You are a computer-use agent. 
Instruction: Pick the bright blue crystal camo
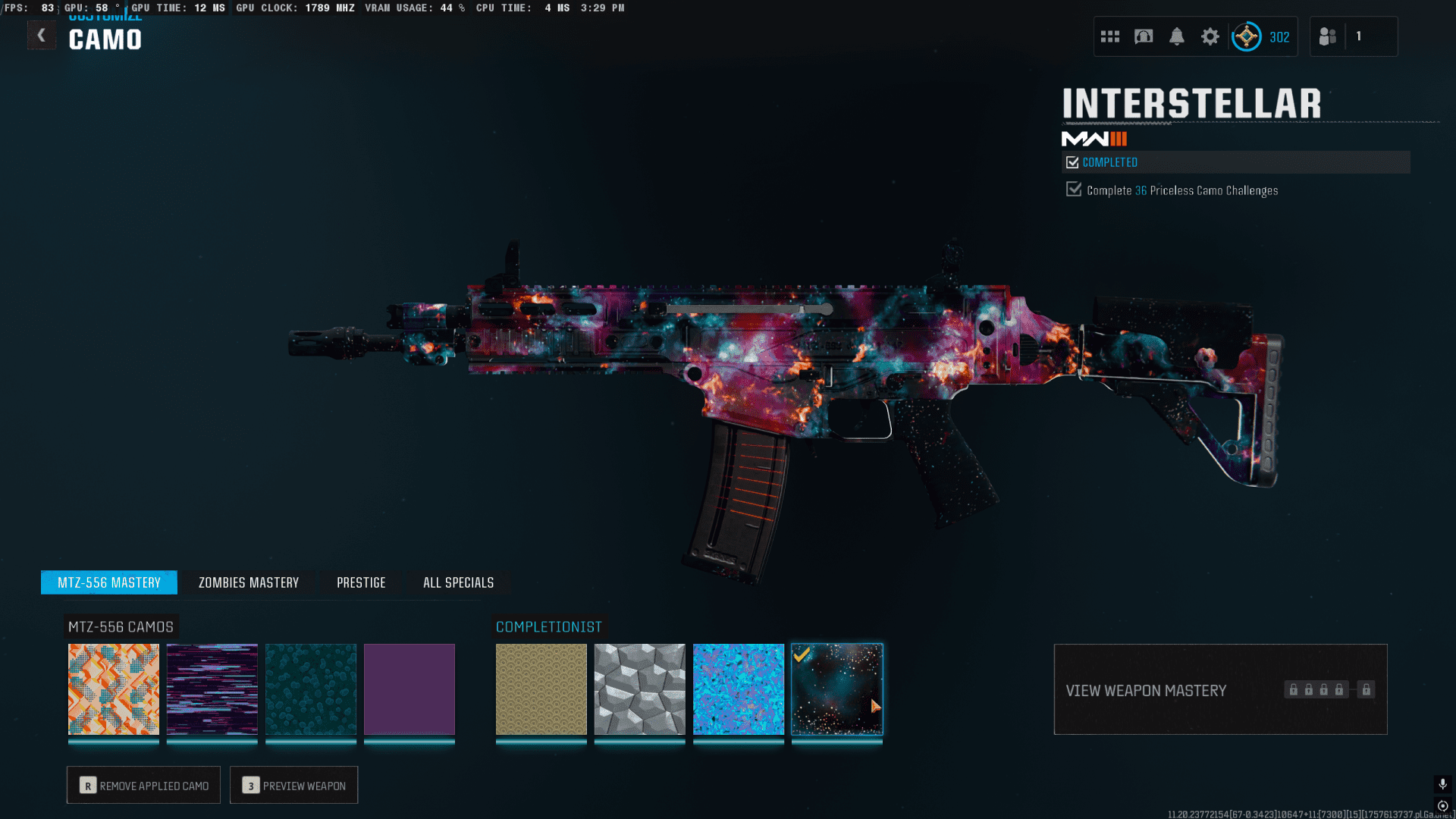click(x=739, y=689)
